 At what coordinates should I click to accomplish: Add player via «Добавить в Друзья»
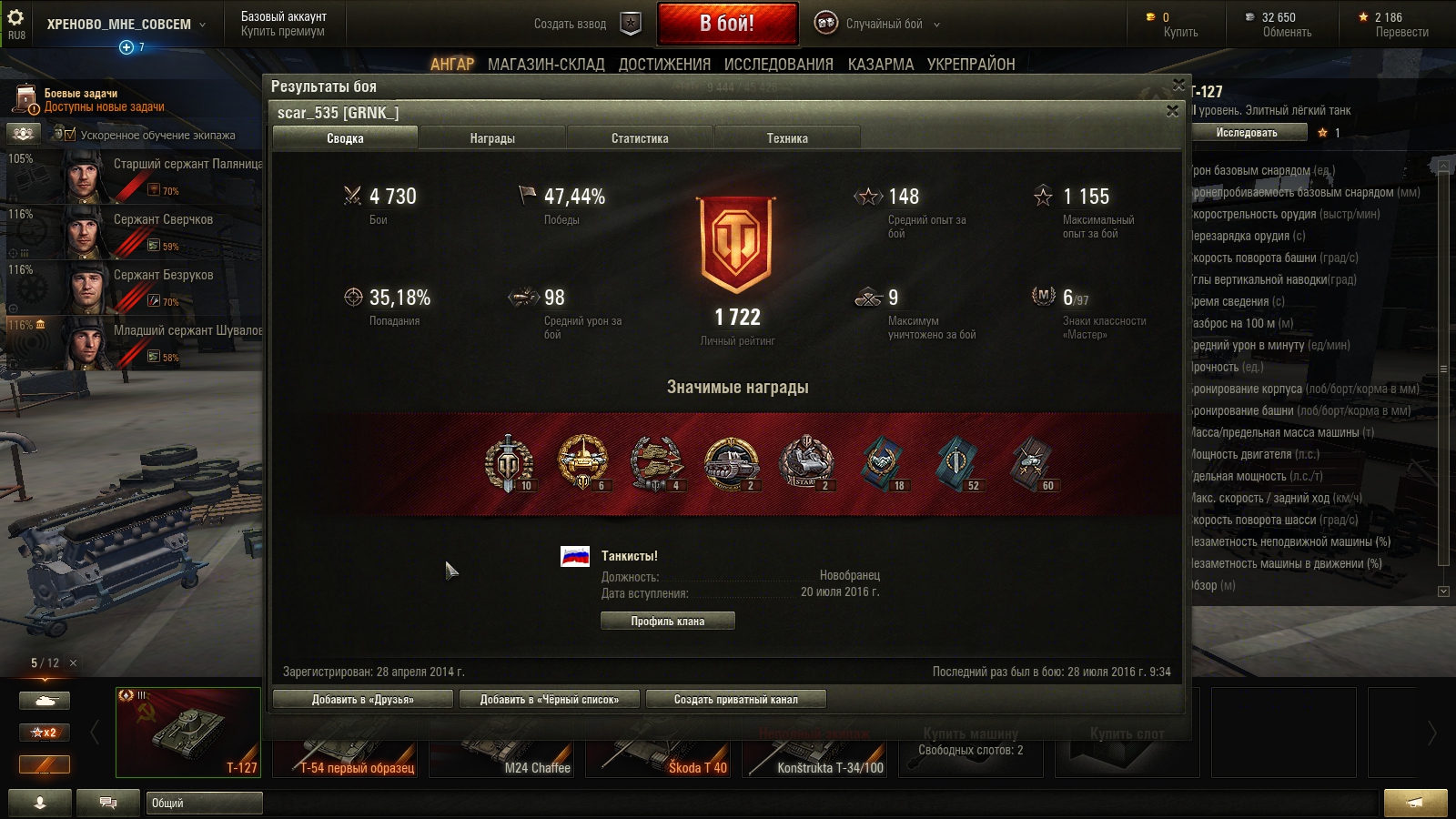362,699
